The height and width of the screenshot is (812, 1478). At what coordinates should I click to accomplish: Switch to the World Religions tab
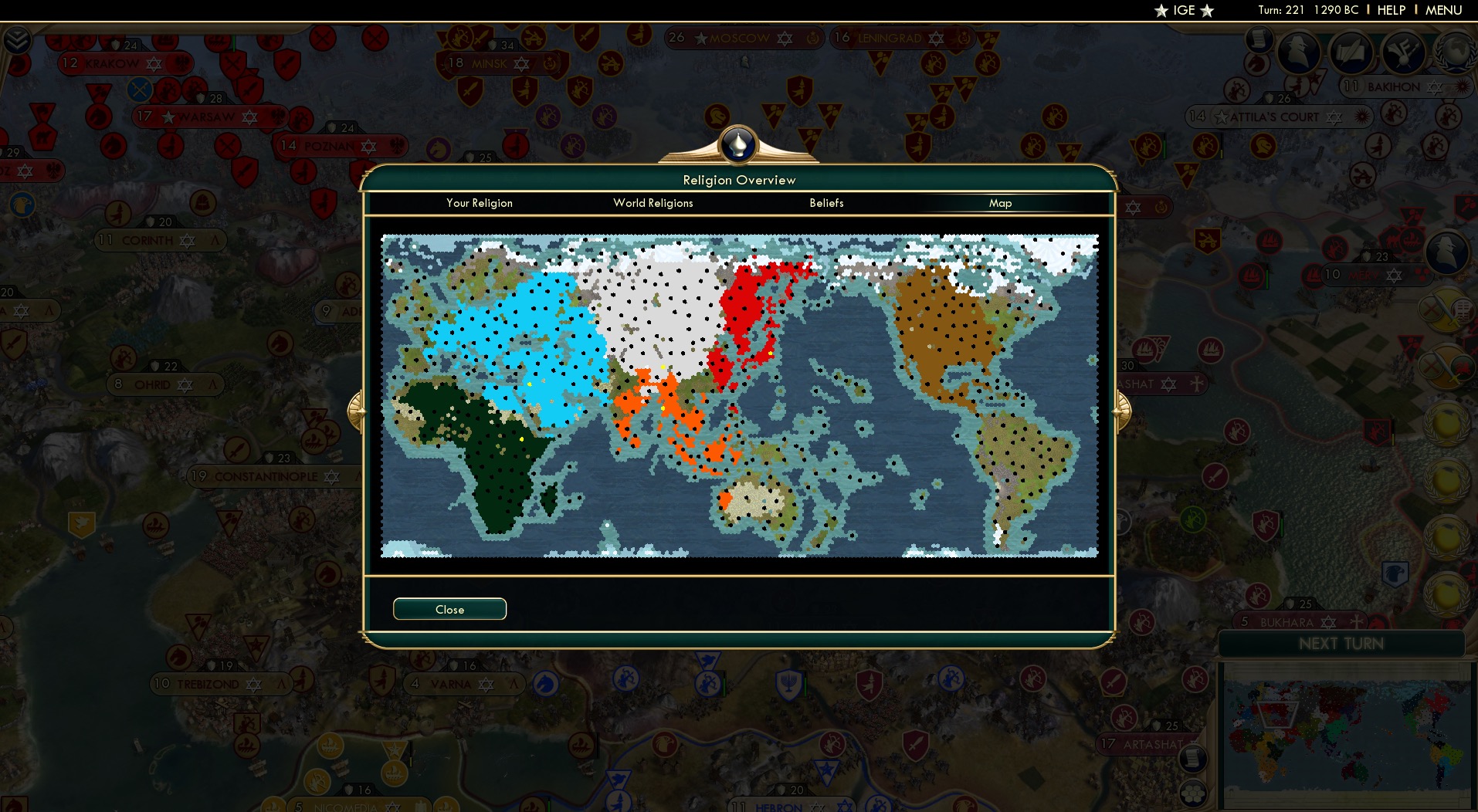click(x=653, y=203)
